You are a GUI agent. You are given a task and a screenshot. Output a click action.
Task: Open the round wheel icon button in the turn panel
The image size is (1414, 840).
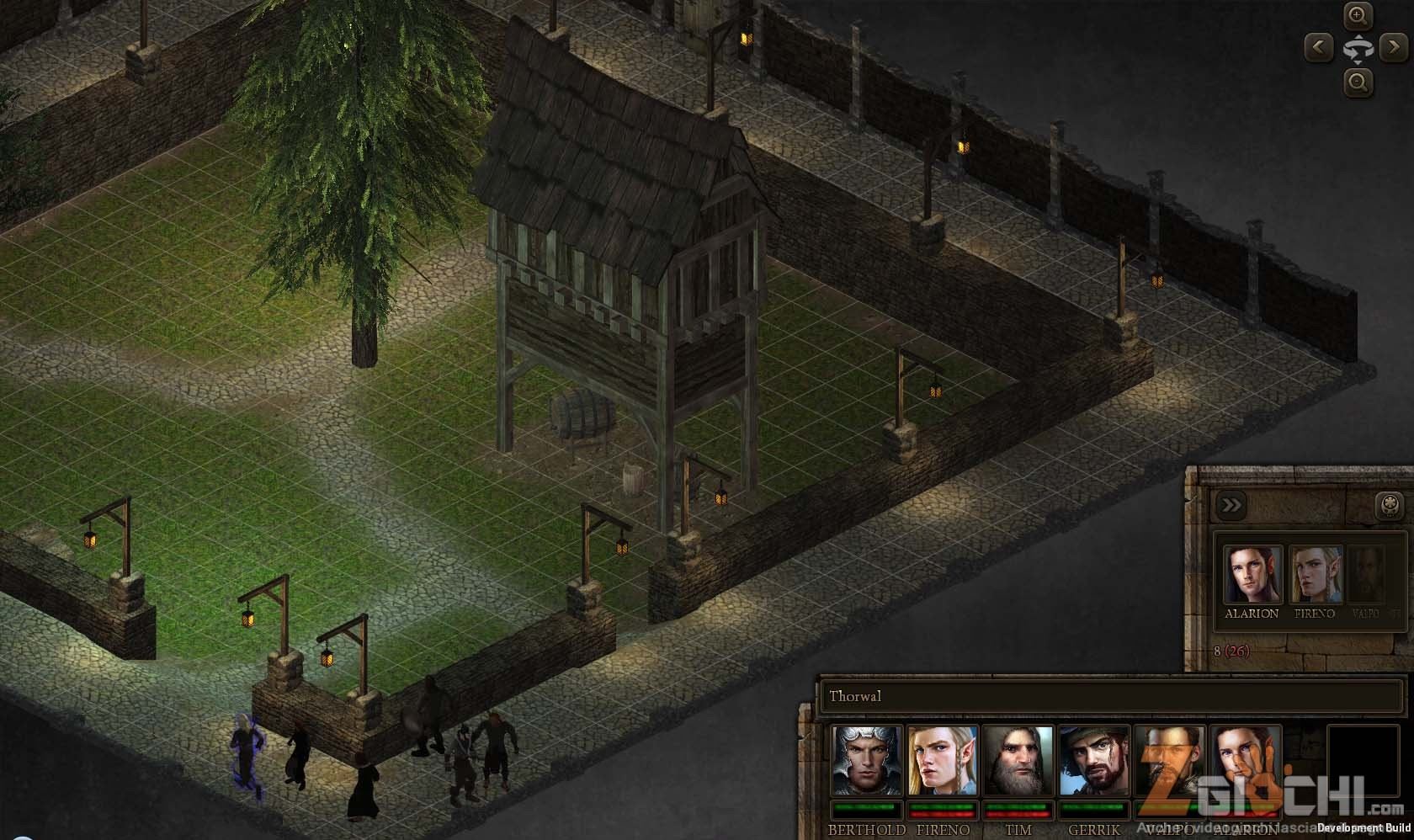(x=1390, y=506)
